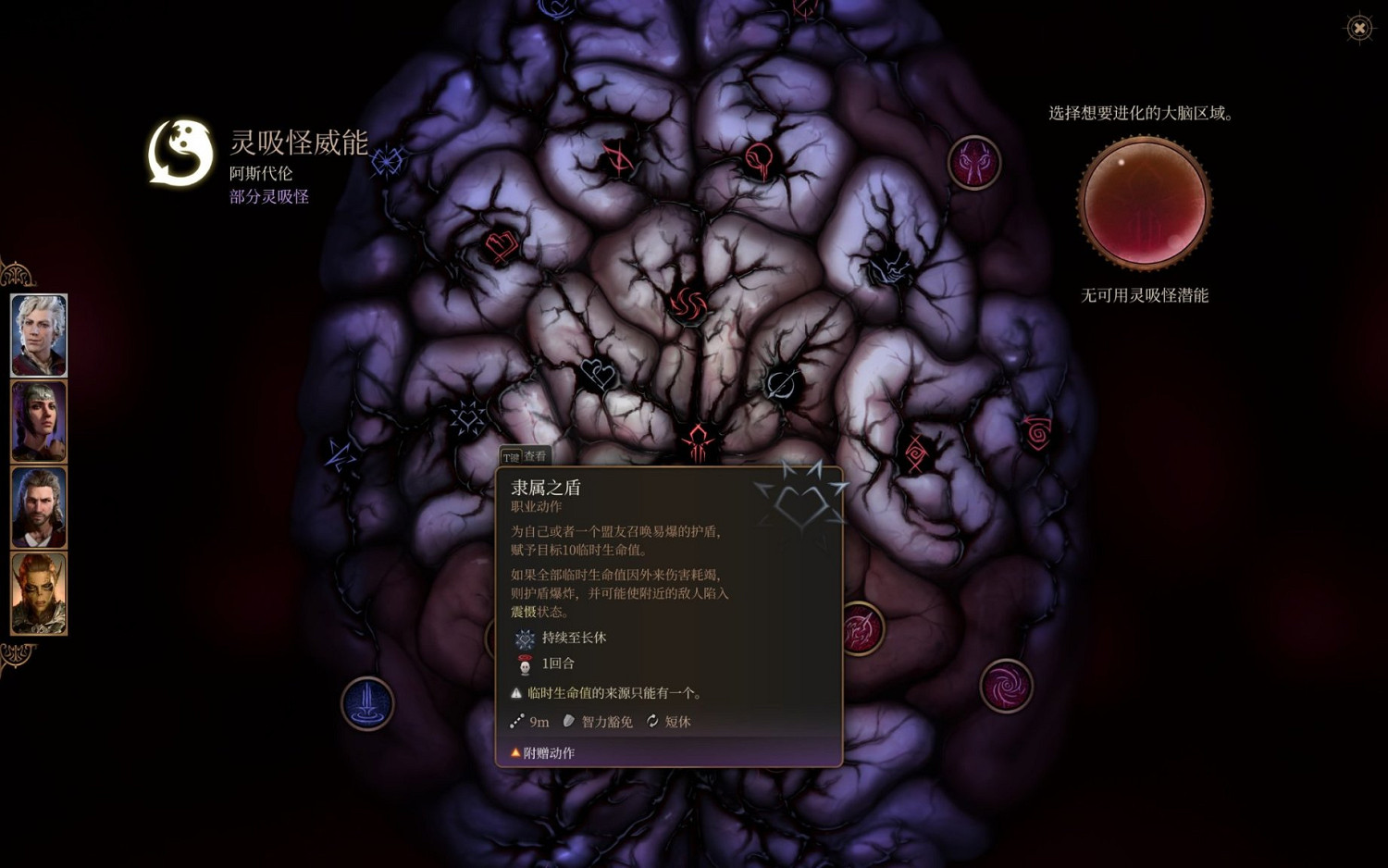
Task: Select Astarion's portrait in the party sidebar
Action: point(38,334)
